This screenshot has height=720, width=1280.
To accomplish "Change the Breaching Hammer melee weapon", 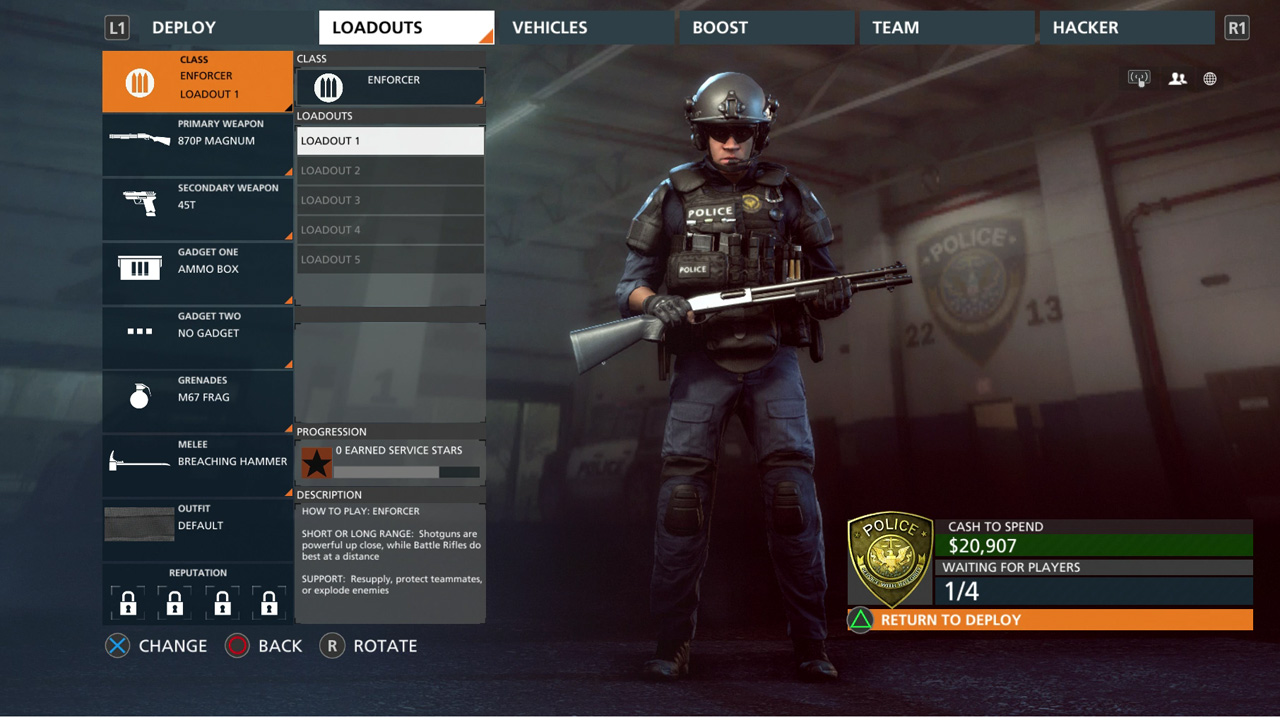I will tap(198, 465).
